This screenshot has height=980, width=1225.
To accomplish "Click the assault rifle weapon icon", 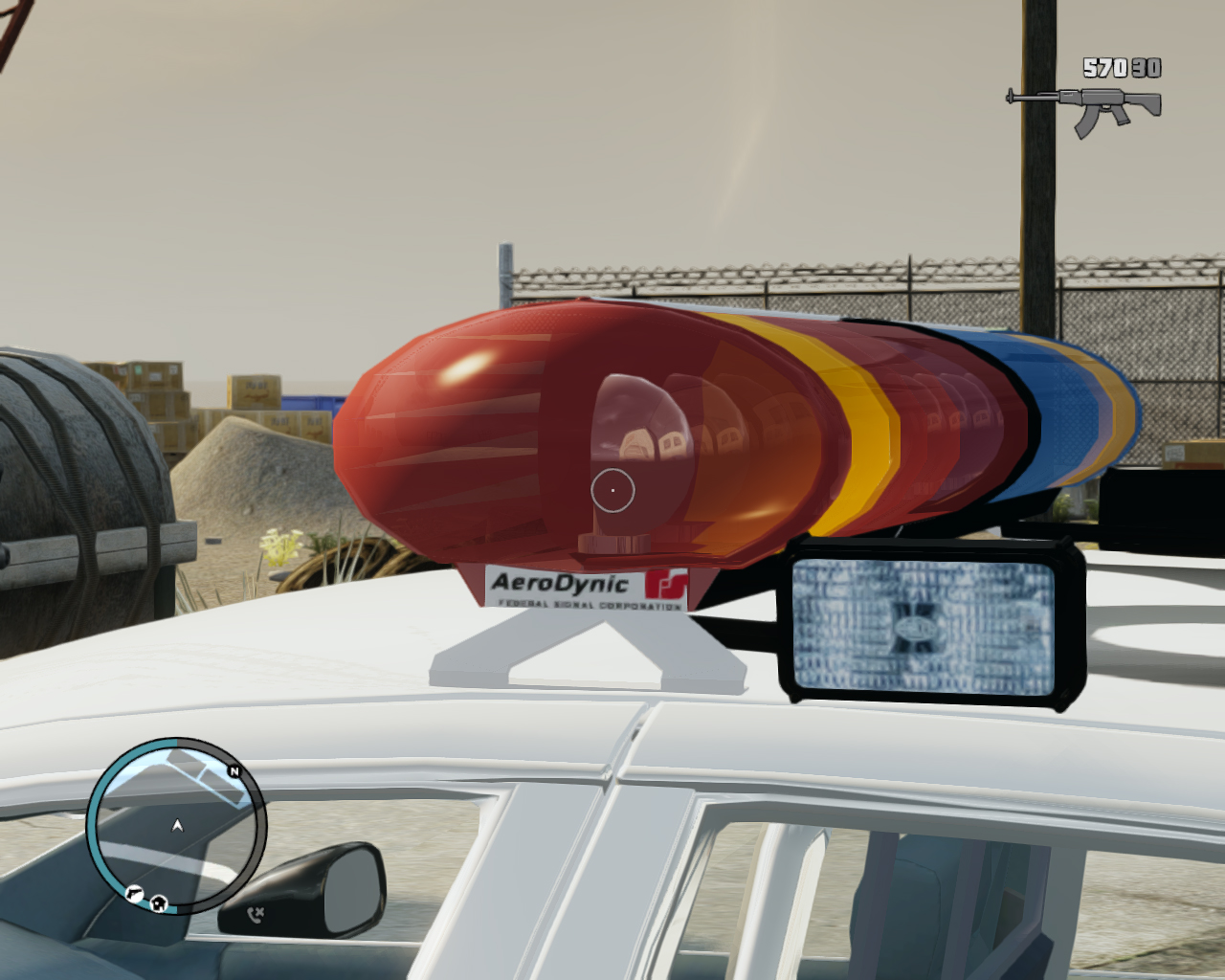I will point(1084,108).
